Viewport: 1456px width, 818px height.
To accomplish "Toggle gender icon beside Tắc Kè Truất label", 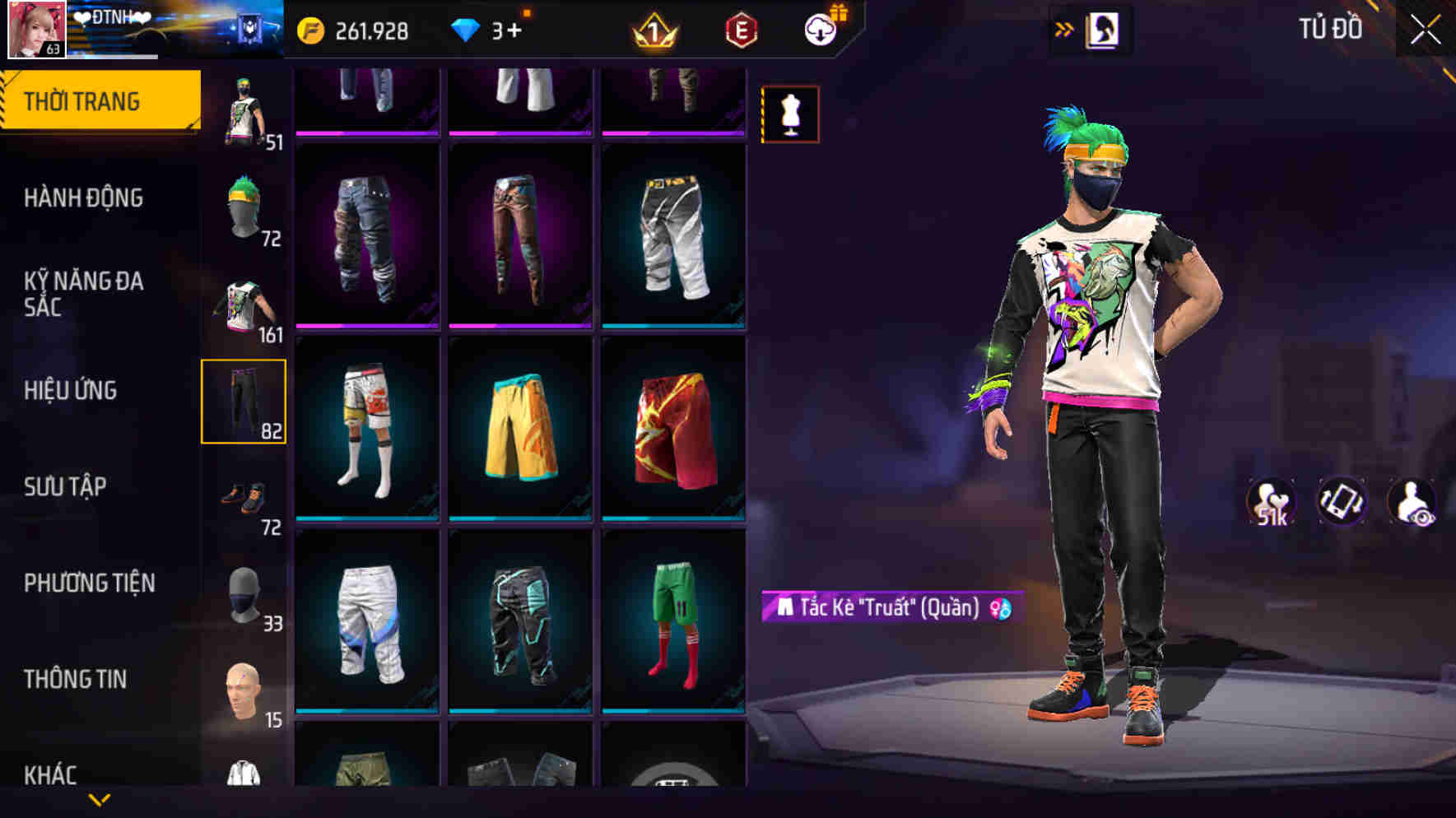I will (x=1001, y=610).
